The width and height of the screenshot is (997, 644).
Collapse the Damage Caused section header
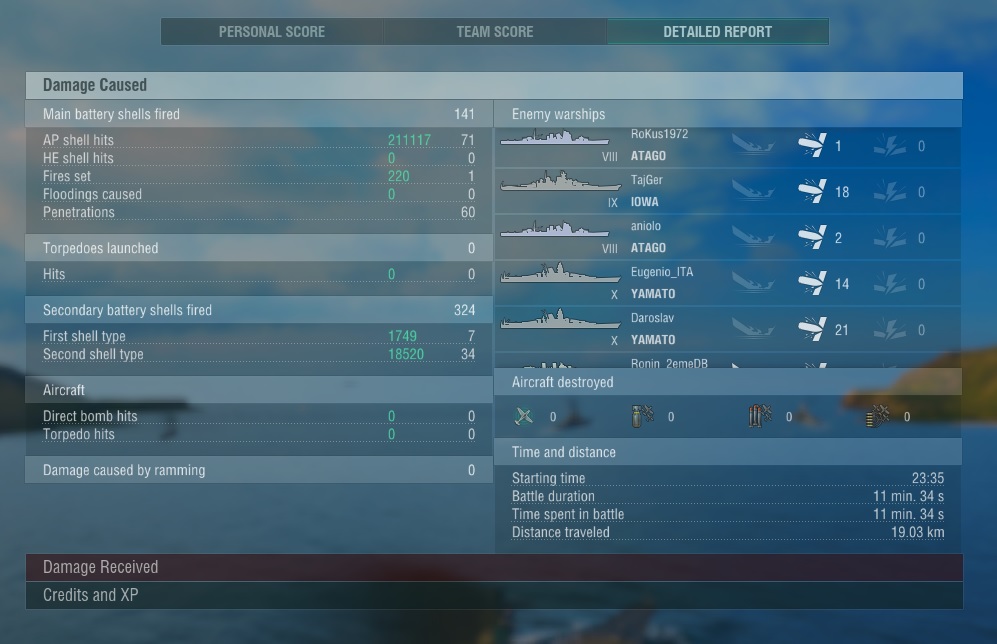[494, 86]
